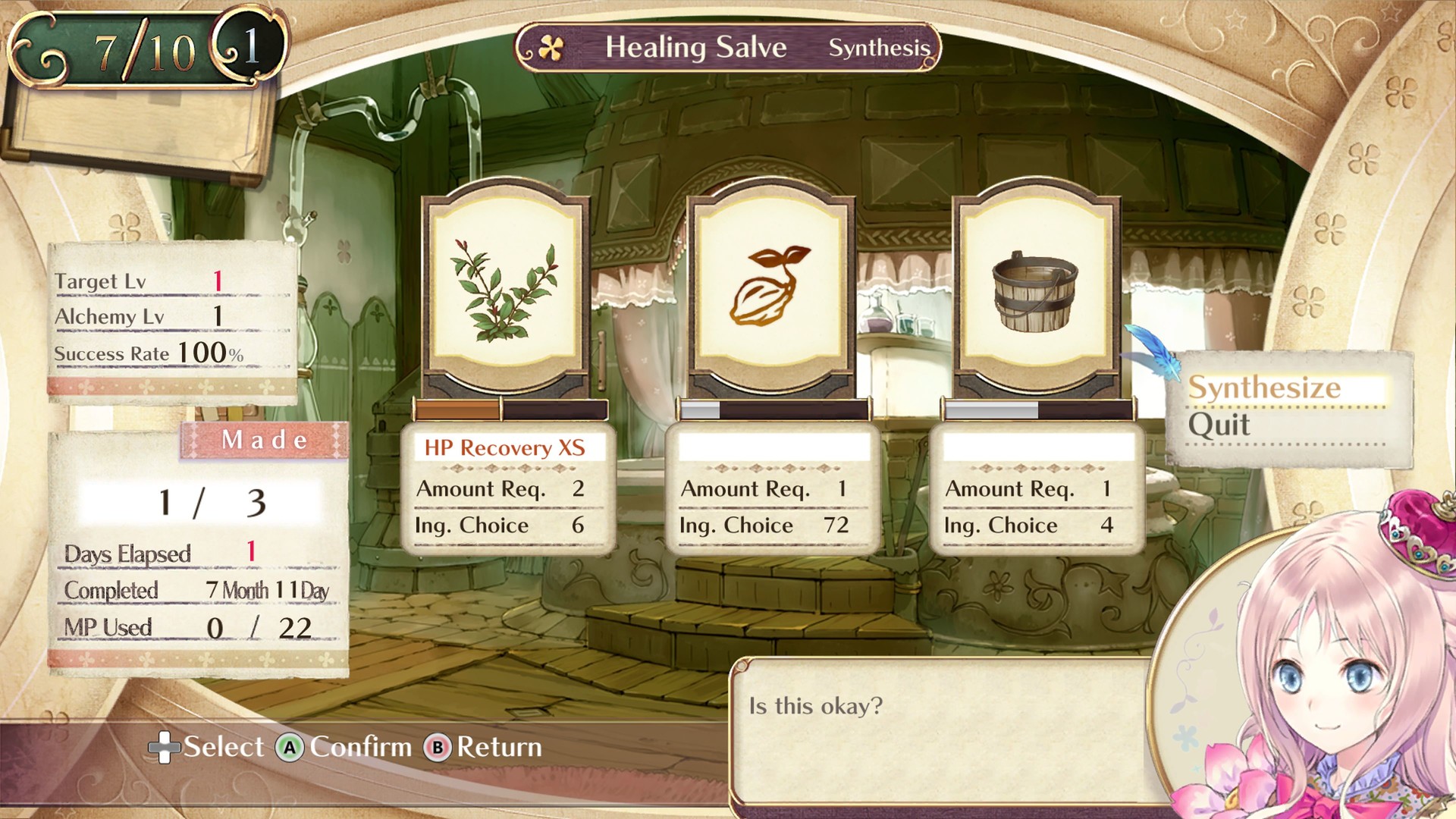
Task: Click the Healing Salve Synthesis title banner
Action: (728, 47)
